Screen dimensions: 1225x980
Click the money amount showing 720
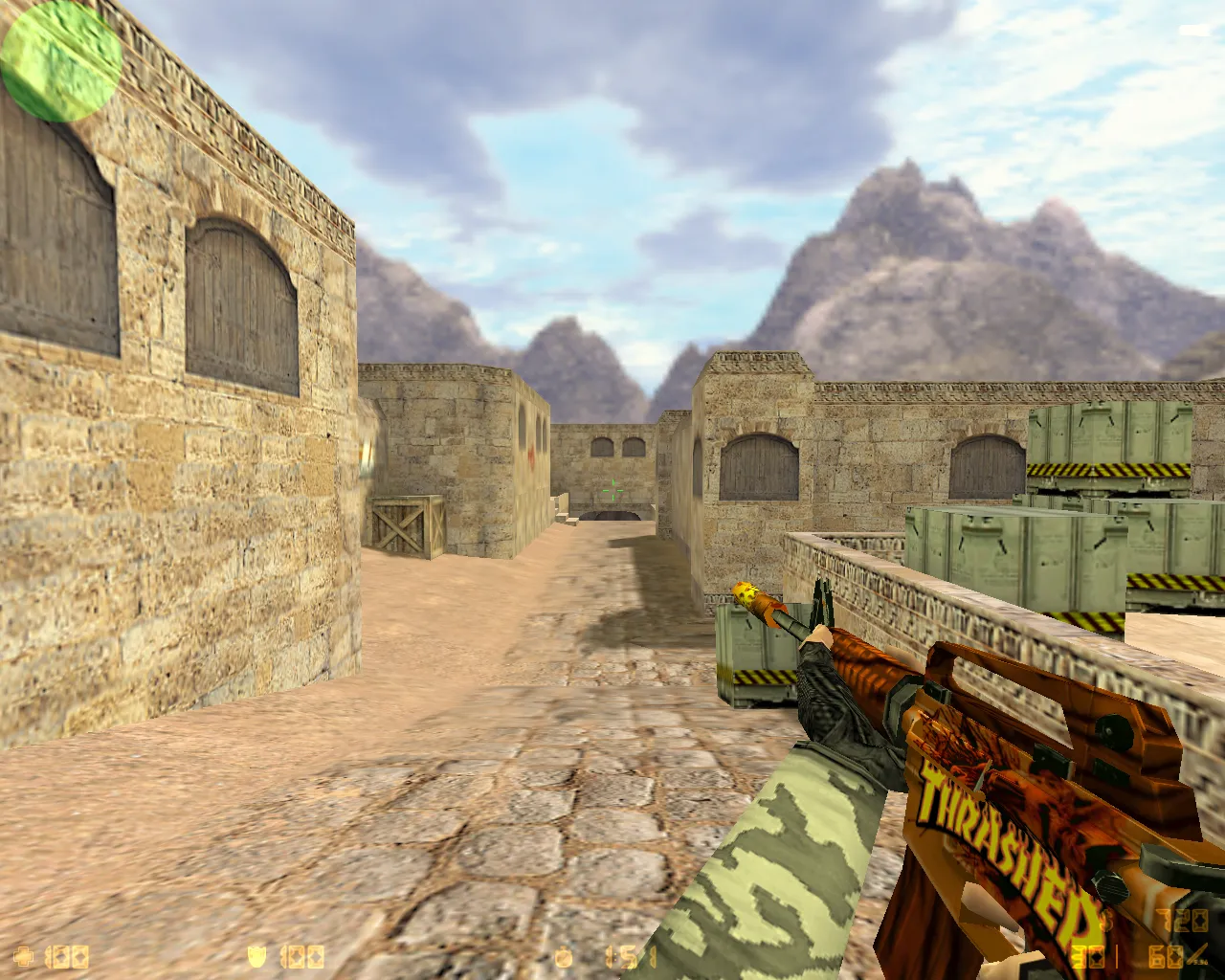click(x=1184, y=922)
